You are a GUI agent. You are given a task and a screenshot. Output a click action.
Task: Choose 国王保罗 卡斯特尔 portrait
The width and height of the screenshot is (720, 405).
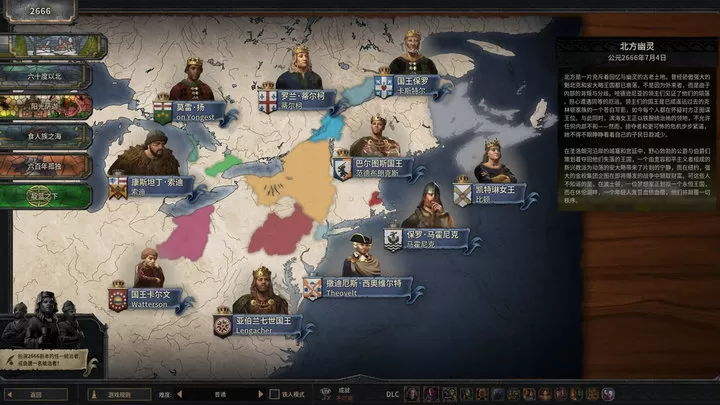[412, 82]
